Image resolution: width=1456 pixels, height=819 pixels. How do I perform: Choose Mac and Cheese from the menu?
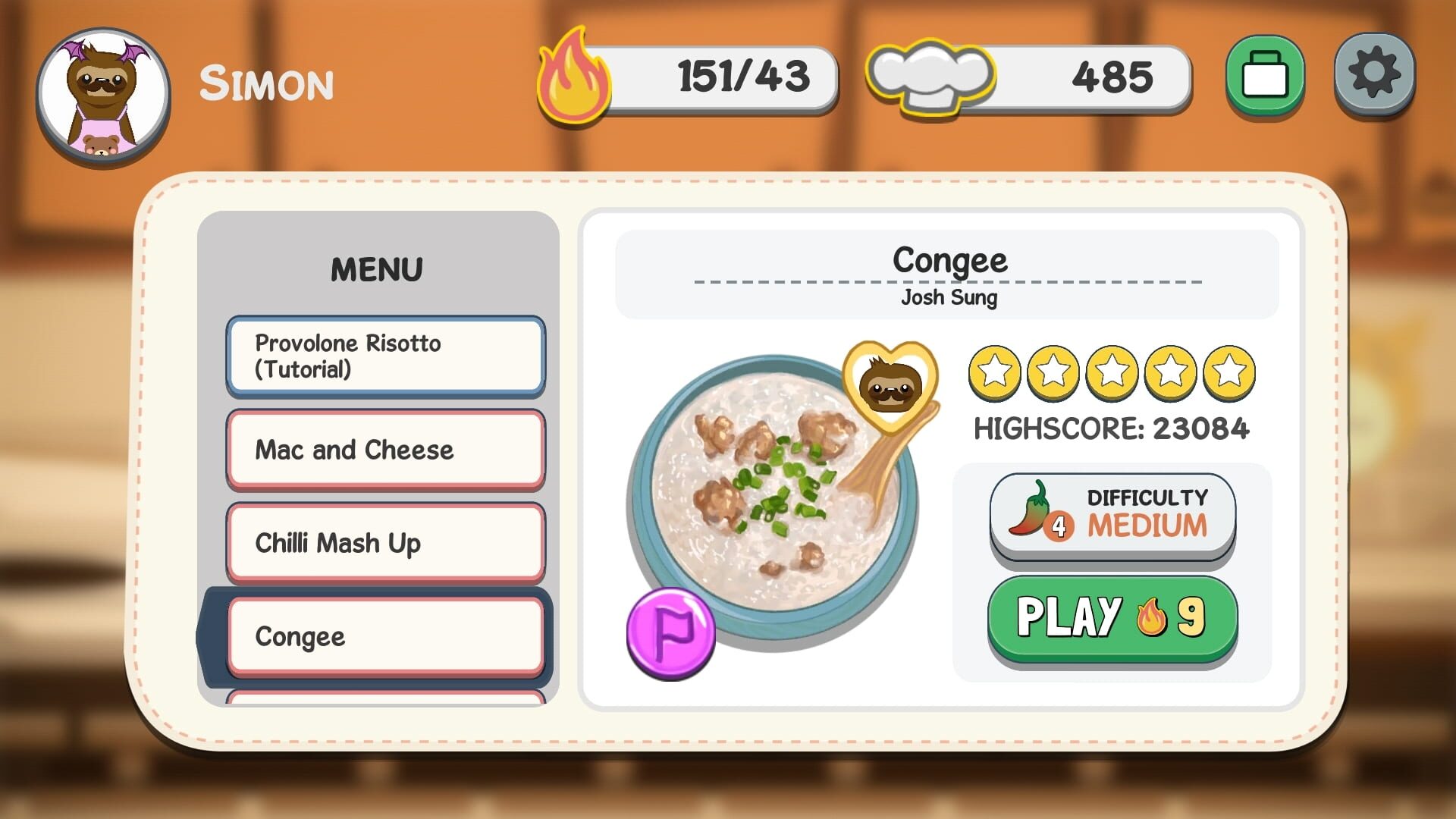coord(385,450)
